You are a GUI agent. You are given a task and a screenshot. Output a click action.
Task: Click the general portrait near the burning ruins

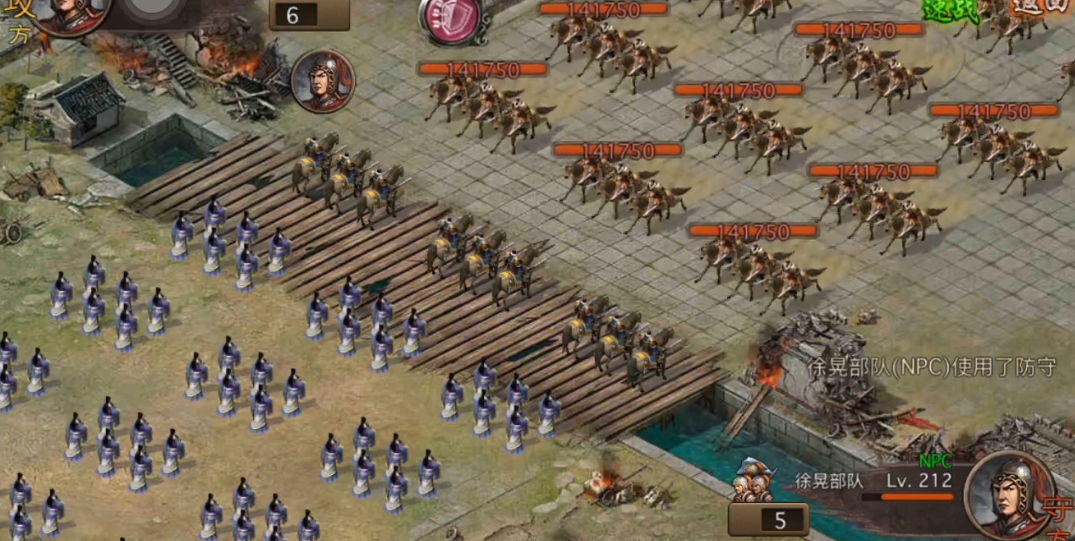coord(323,80)
